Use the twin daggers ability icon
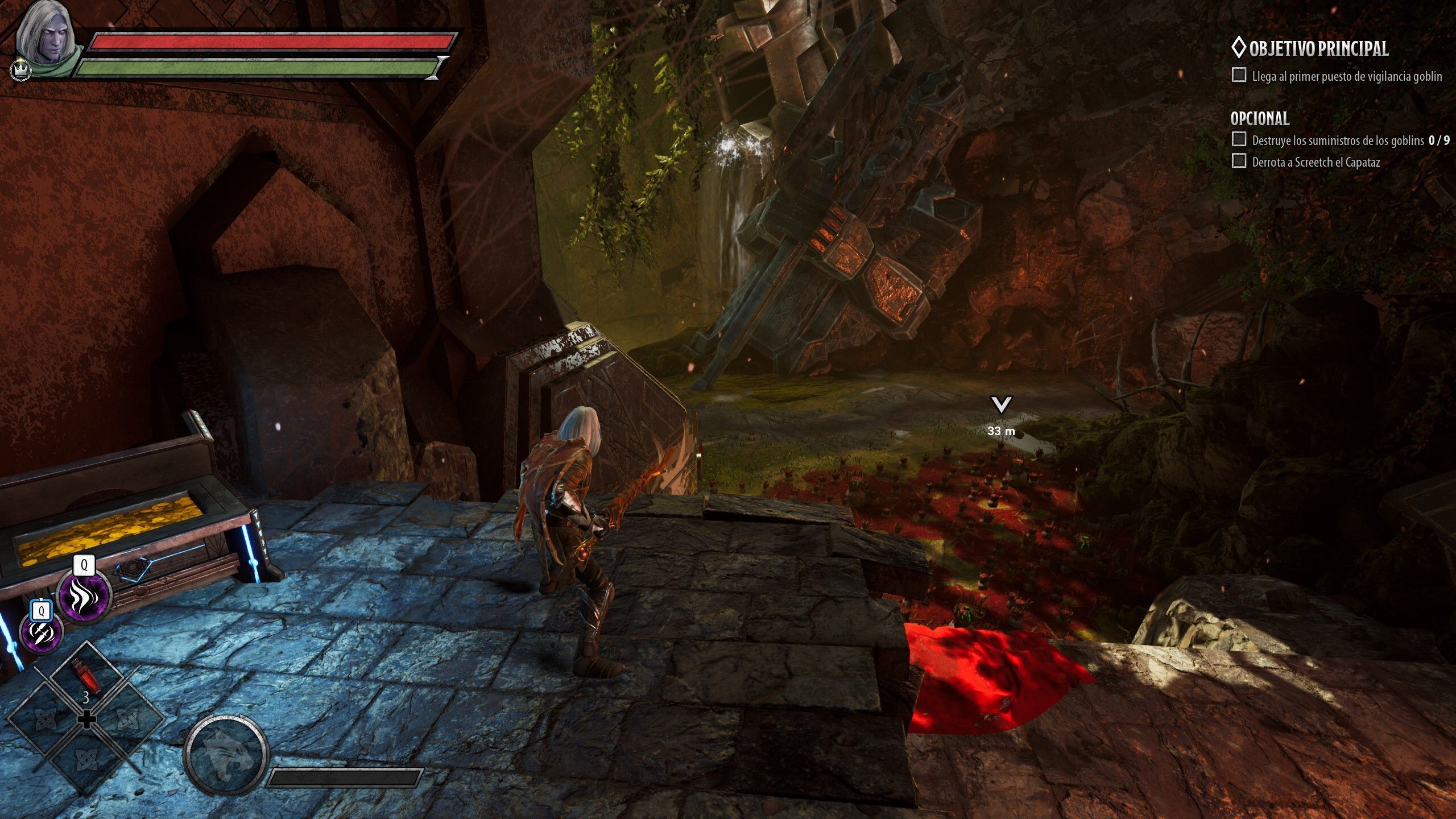Viewport: 1456px width, 819px height. pyautogui.click(x=42, y=632)
